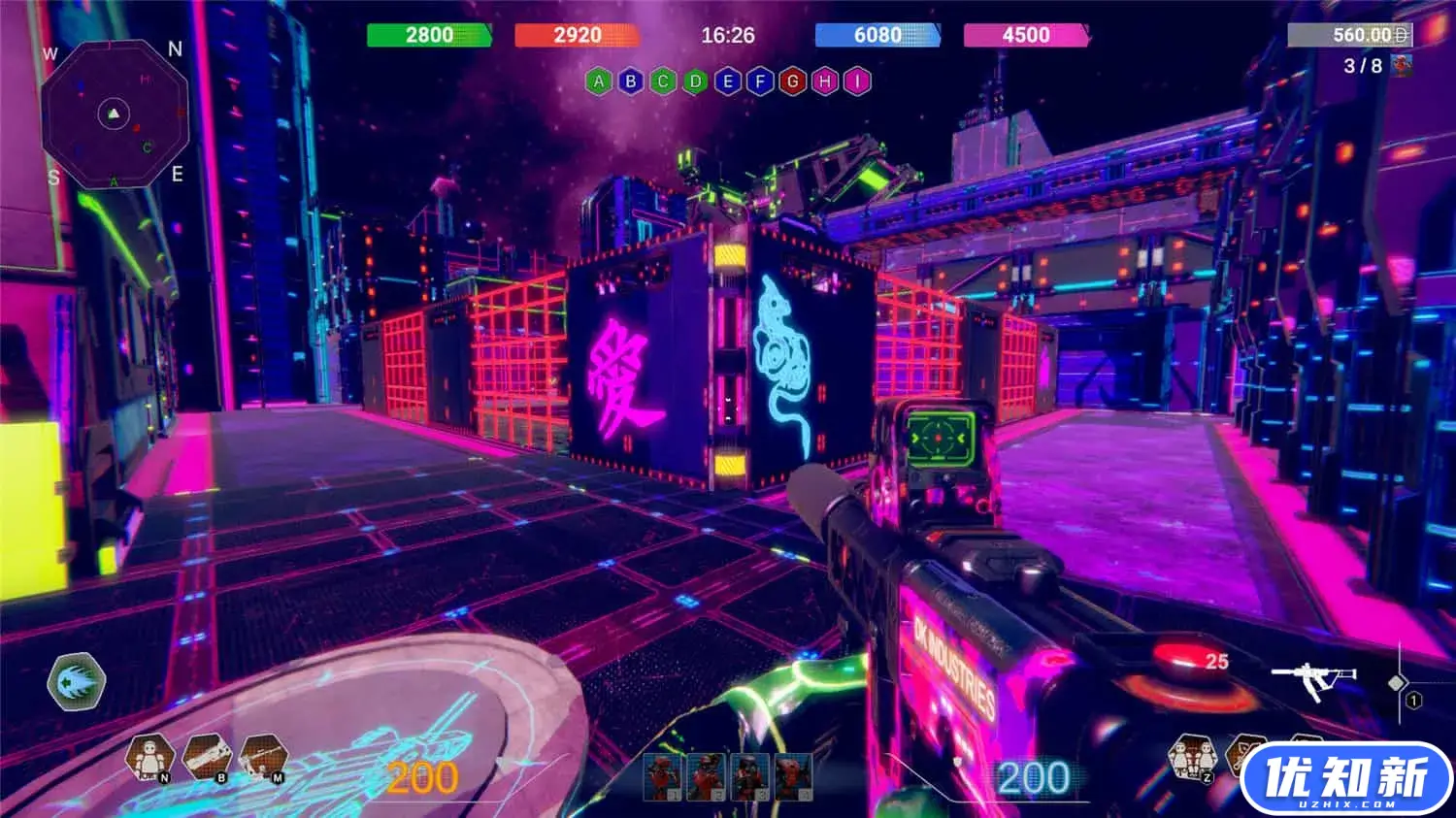Activate the blue fireball dash ability
Screen dimensions: 1456x818
(x=76, y=681)
